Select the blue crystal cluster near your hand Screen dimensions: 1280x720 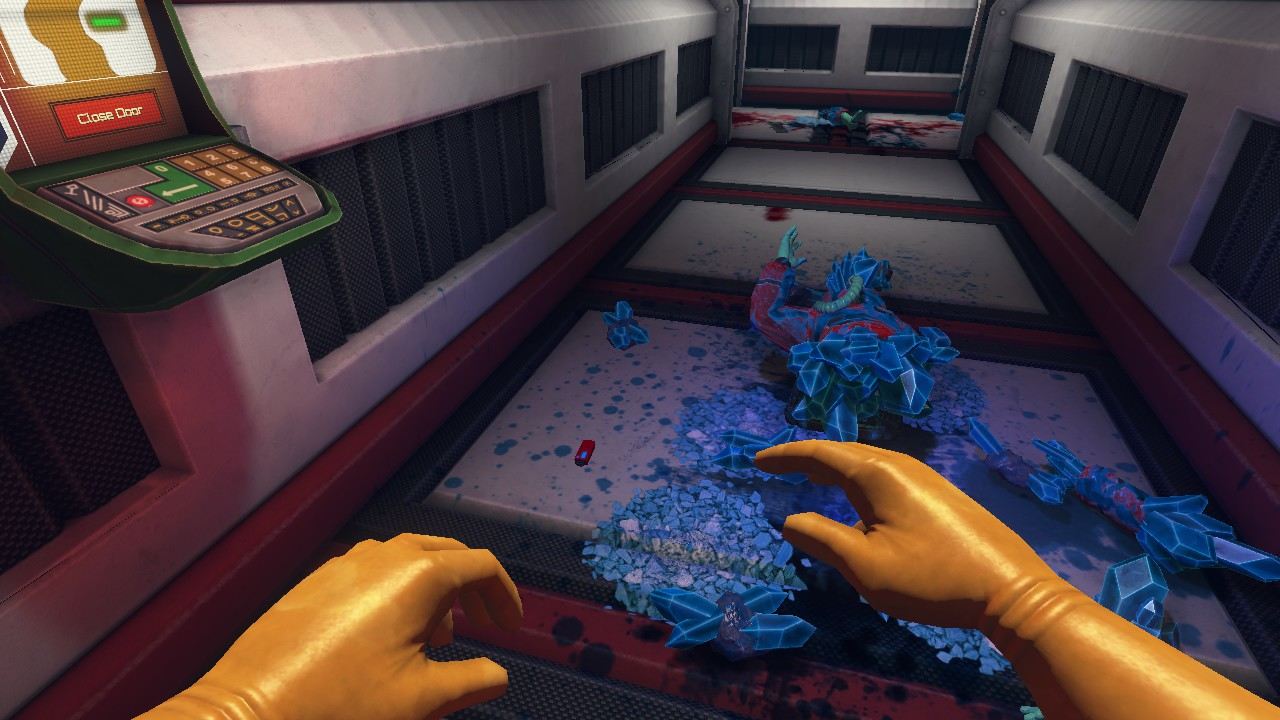click(730, 620)
